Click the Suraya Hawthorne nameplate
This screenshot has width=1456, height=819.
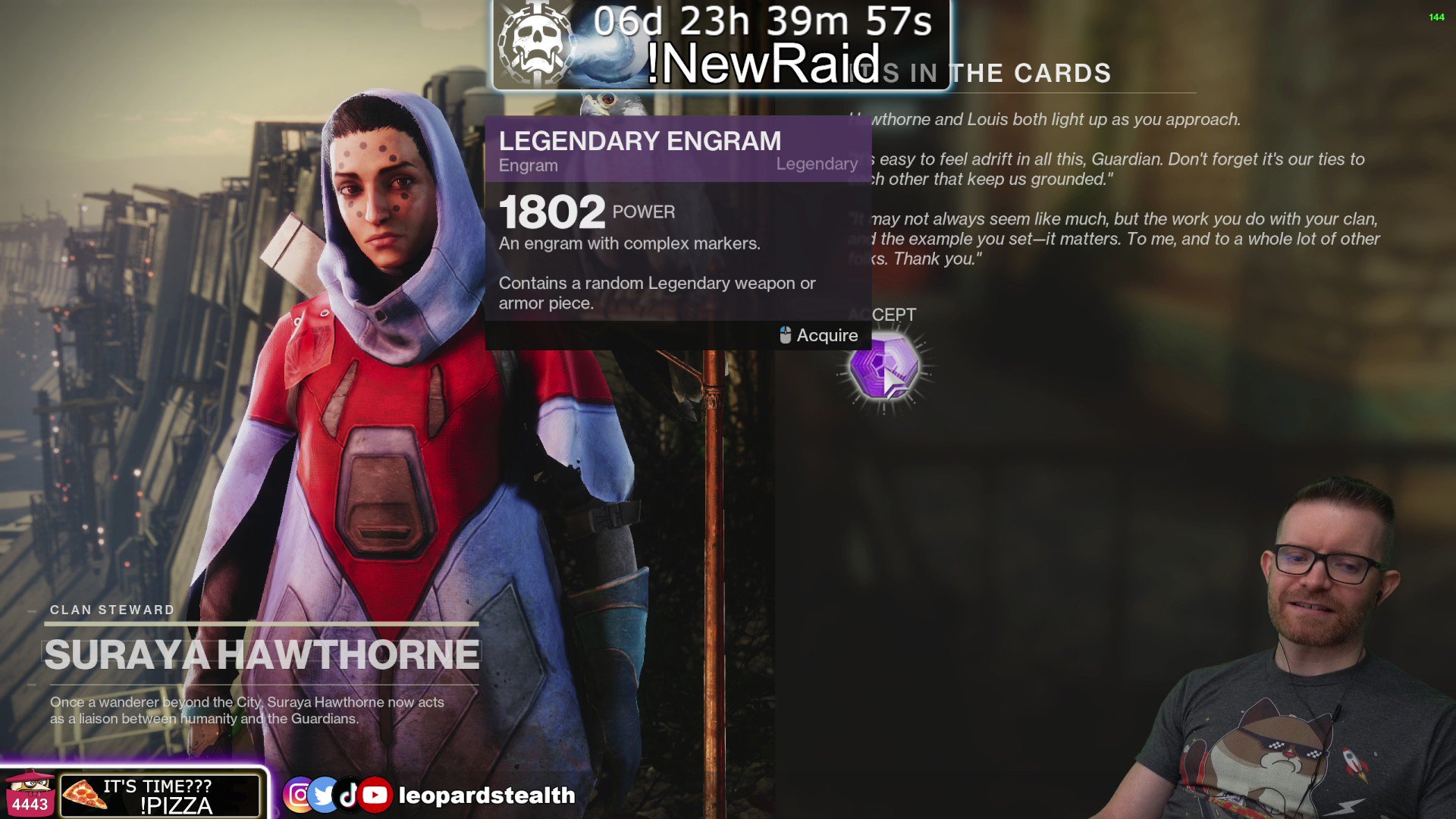pos(262,654)
